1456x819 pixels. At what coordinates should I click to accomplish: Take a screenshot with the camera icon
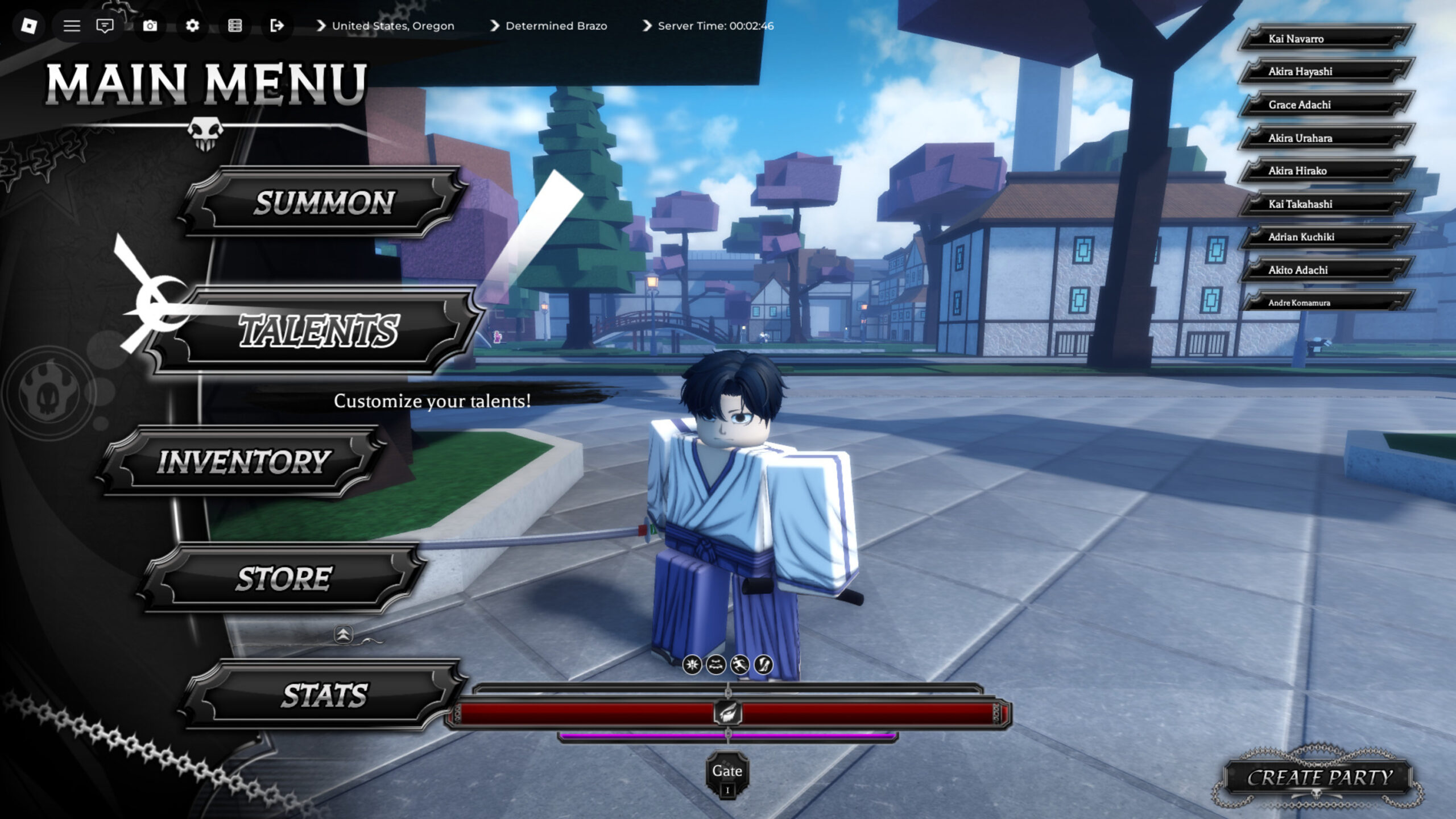tap(150, 26)
